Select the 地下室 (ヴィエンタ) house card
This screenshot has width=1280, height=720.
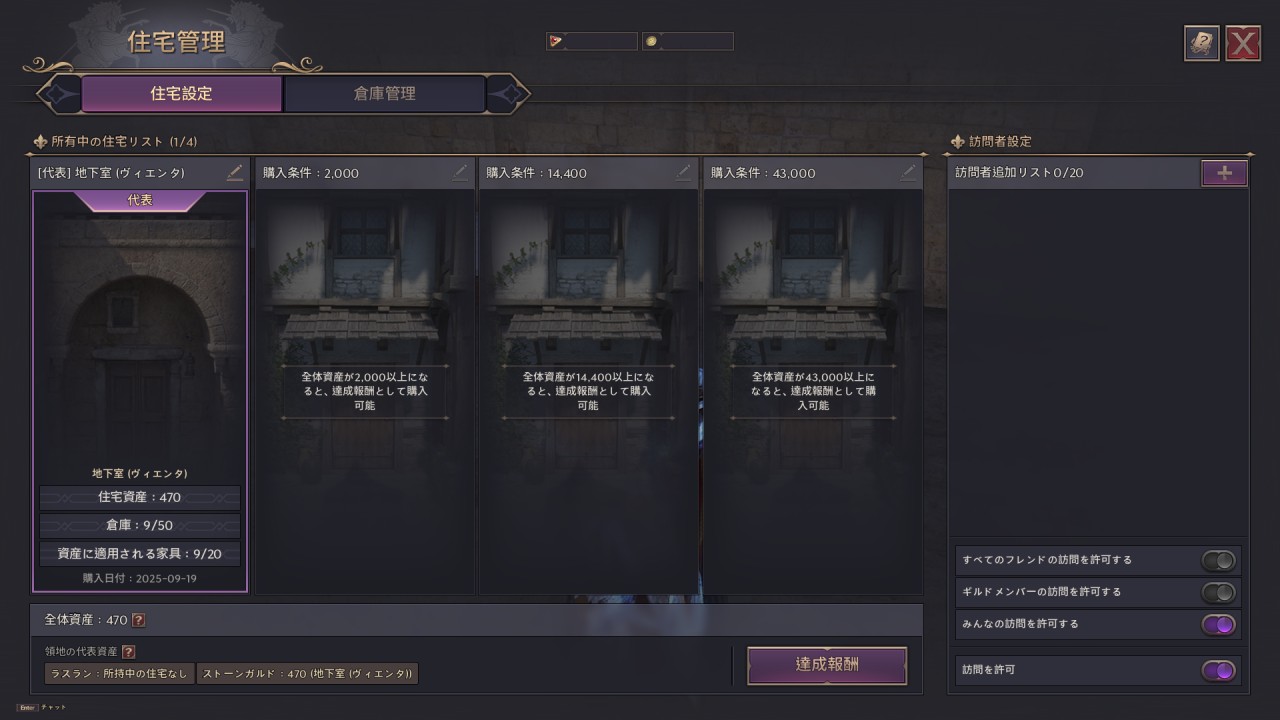coord(140,390)
